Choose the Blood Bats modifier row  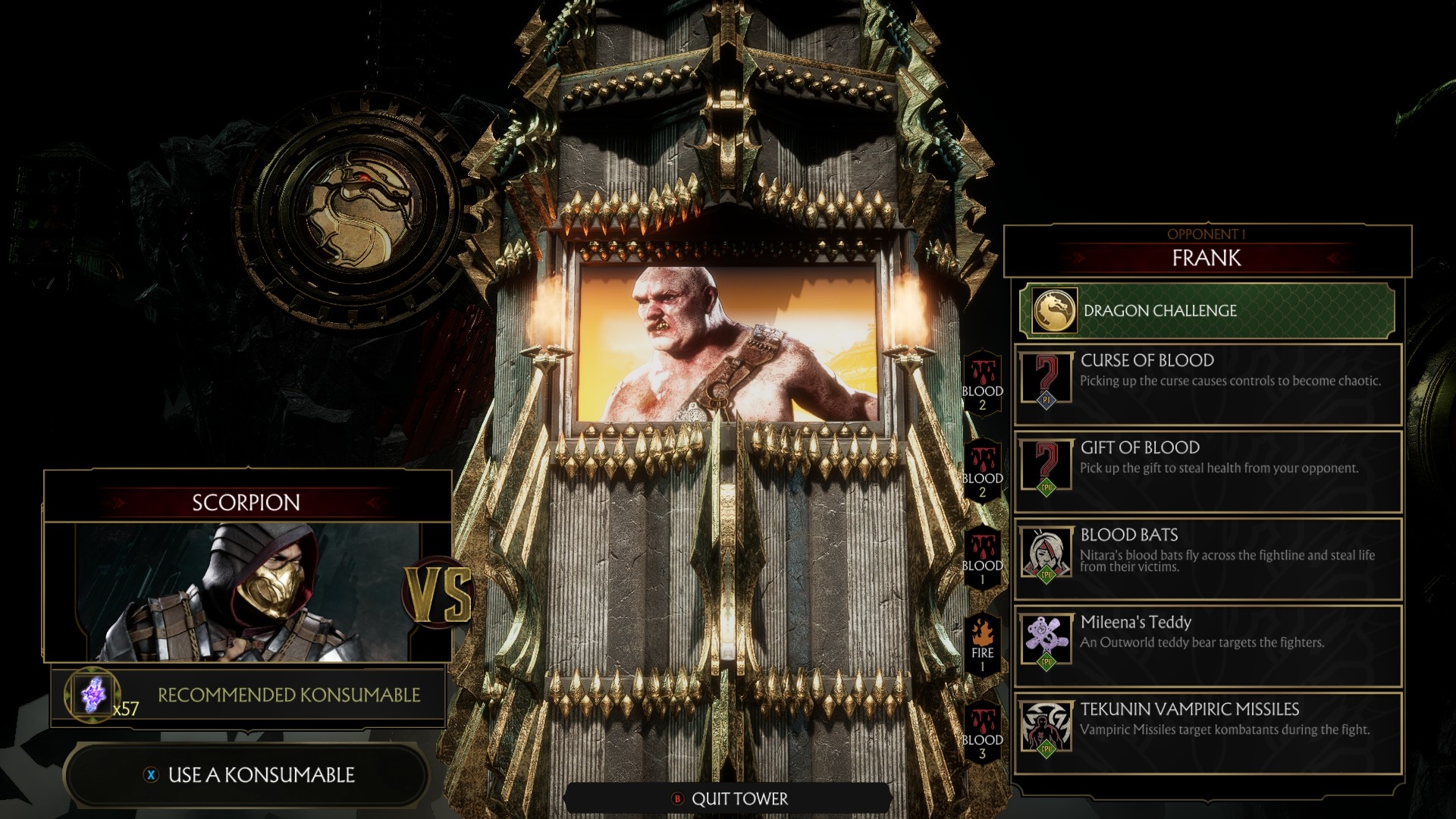tap(1207, 557)
